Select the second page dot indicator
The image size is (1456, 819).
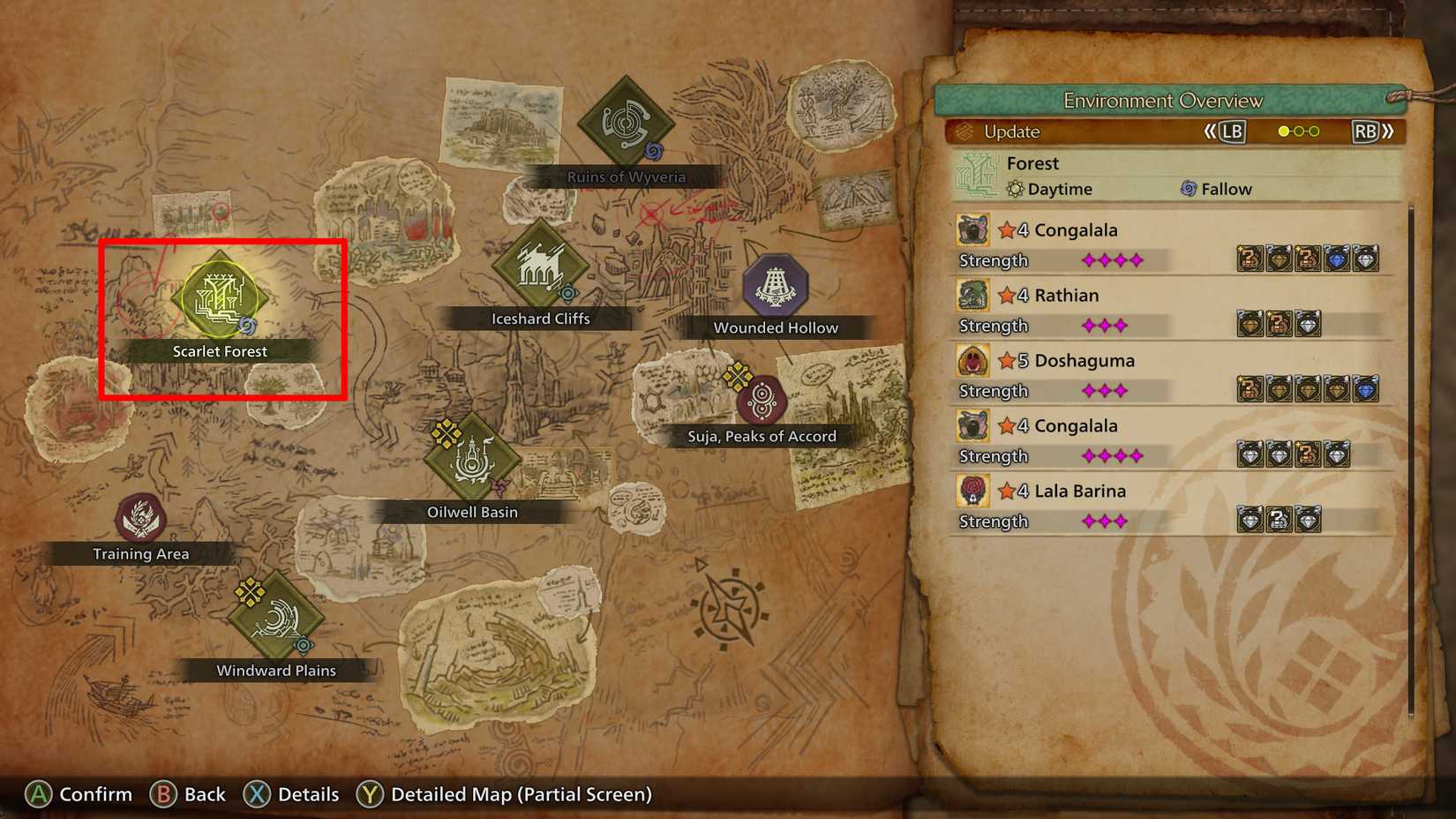point(1298,131)
